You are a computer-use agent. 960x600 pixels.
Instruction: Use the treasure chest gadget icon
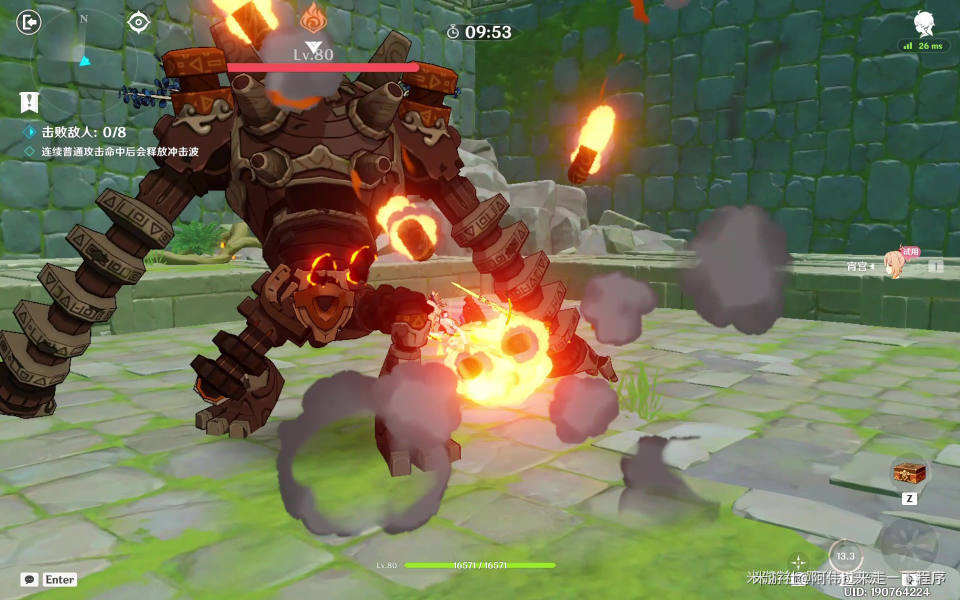tap(909, 472)
